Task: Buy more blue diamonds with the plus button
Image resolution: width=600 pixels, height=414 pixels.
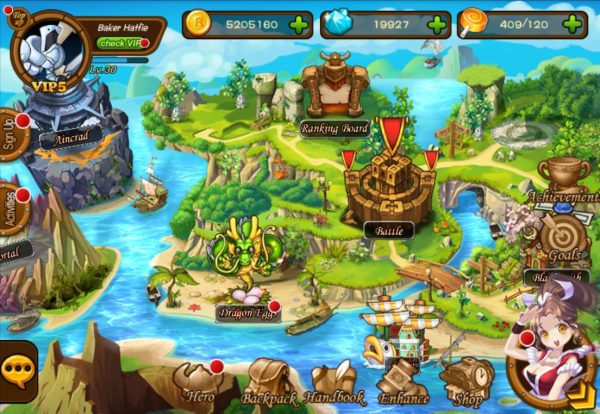Action: (434, 24)
